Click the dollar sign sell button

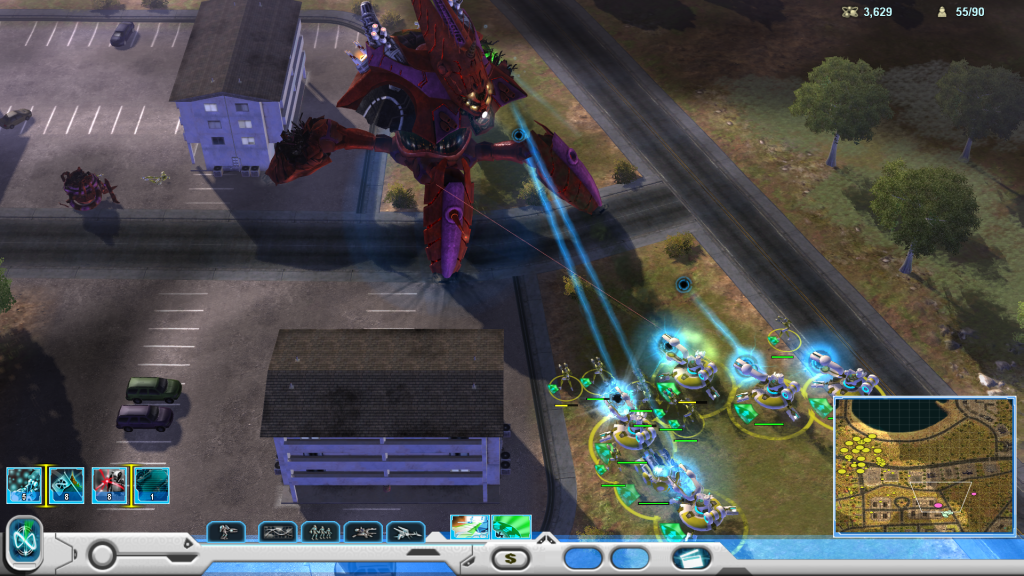(510, 558)
